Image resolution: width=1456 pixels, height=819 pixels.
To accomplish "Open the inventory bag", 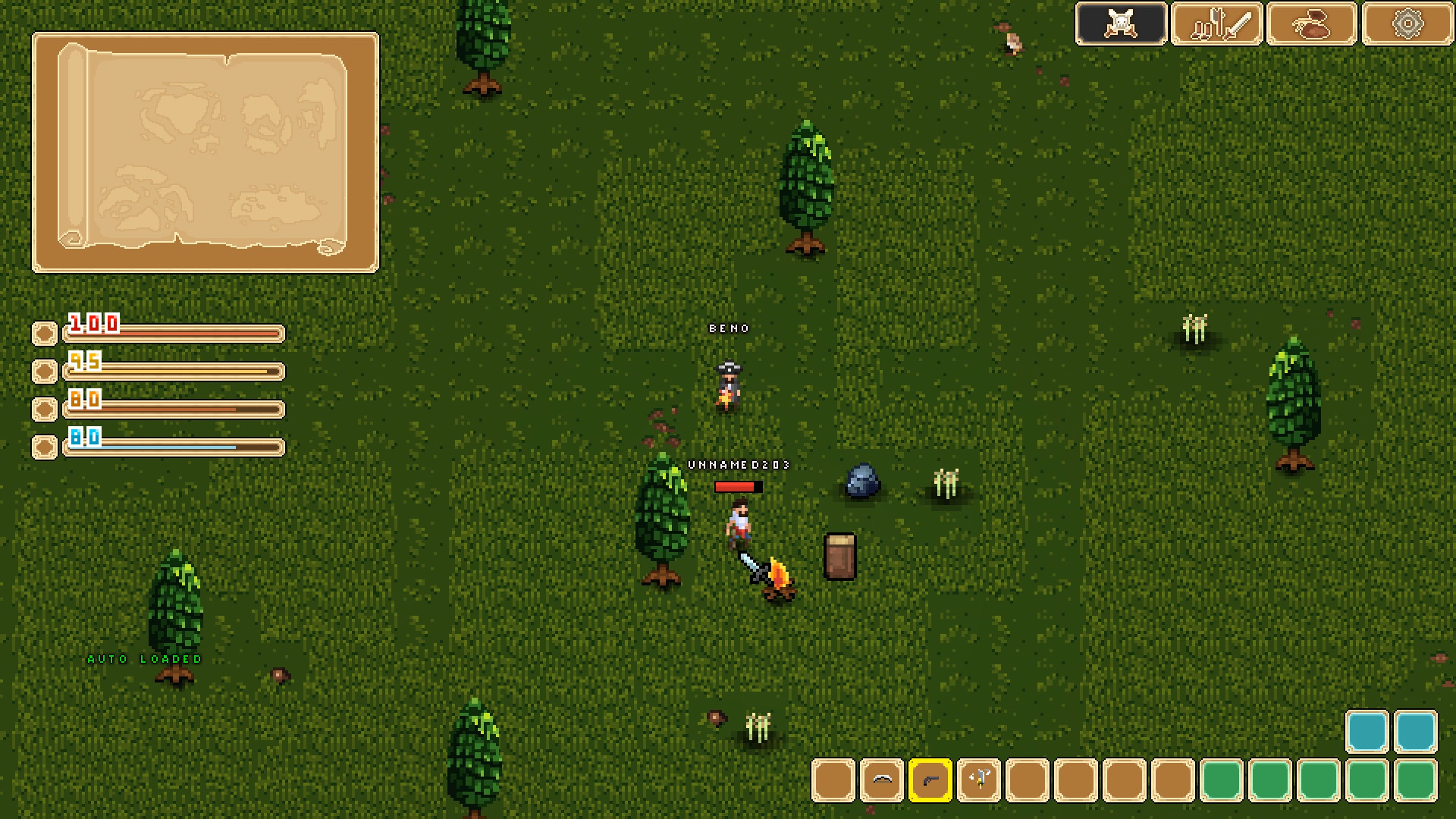I will [1310, 24].
